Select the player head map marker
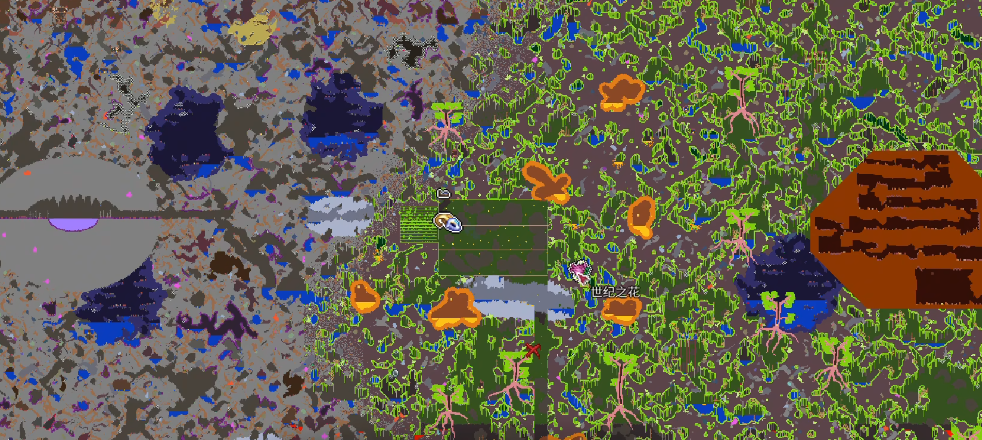Screen dimensions: 982x440 [x=447, y=222]
